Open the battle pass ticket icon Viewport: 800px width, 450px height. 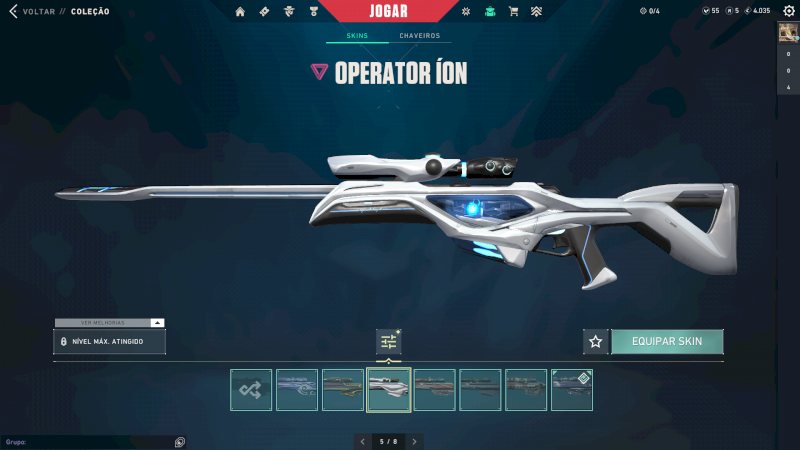pyautogui.click(x=264, y=12)
